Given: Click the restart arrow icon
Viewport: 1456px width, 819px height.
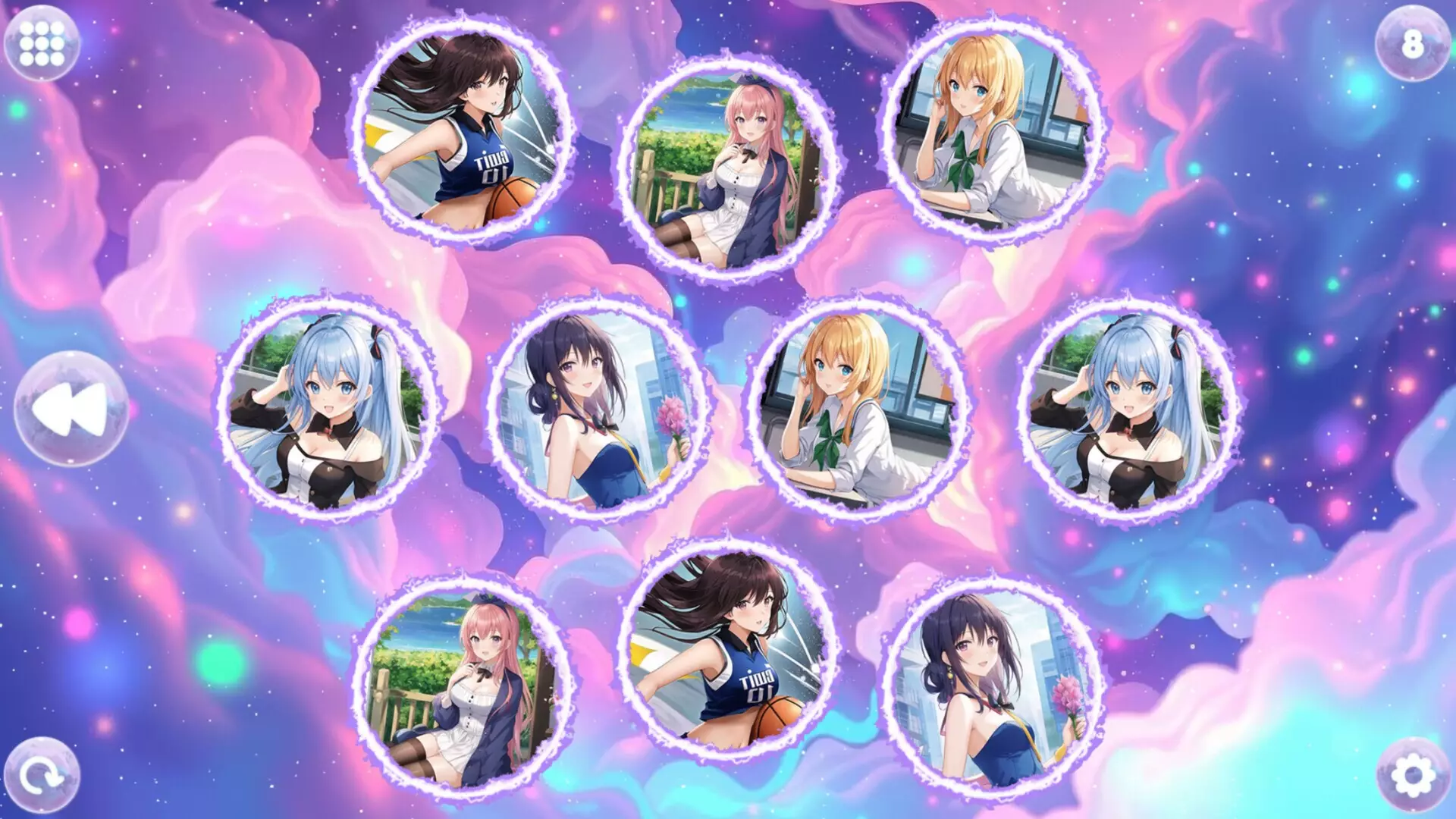Looking at the screenshot, I should pyautogui.click(x=43, y=775).
